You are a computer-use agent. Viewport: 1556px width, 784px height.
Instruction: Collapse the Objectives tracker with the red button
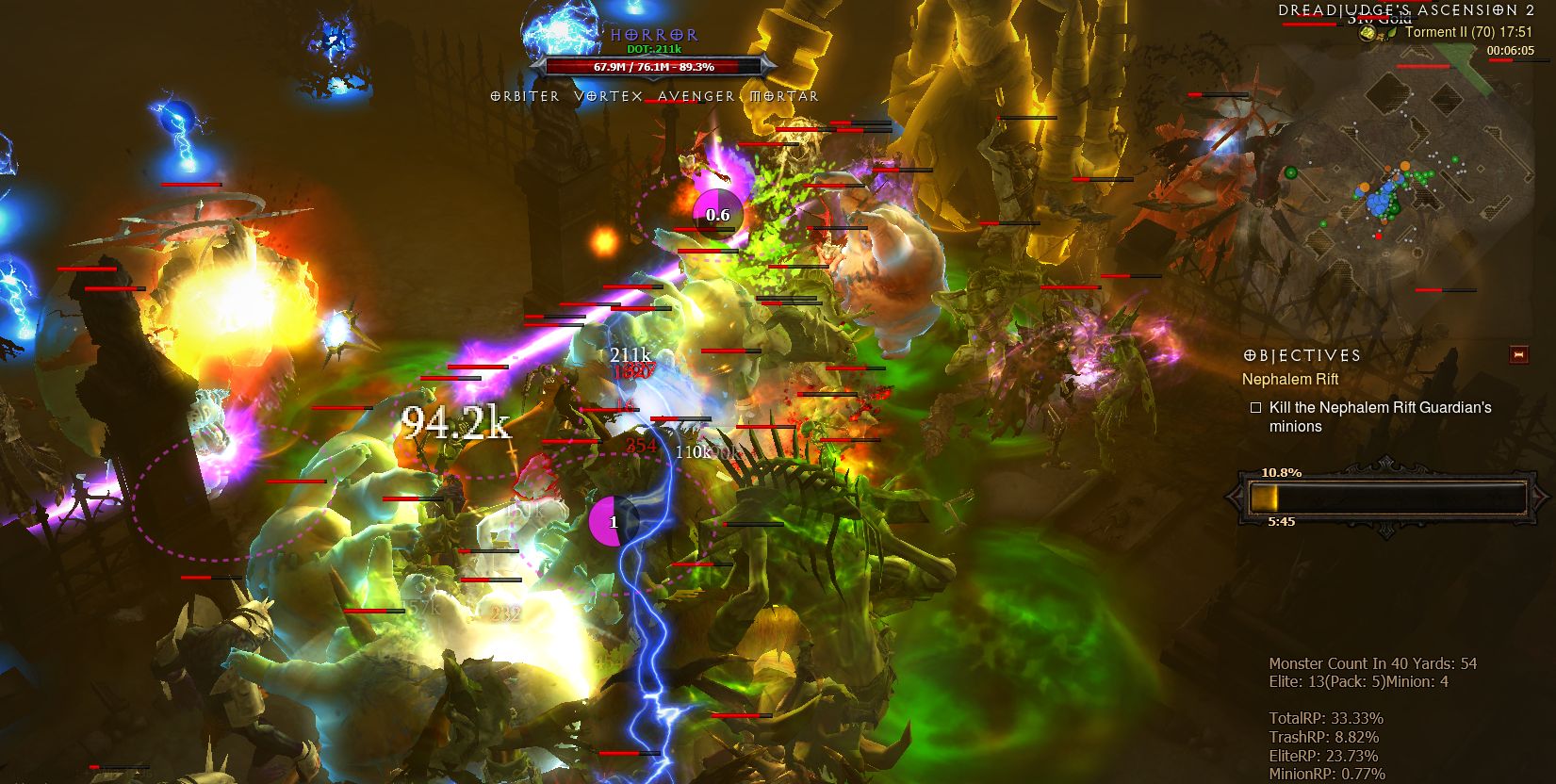coord(1517,354)
